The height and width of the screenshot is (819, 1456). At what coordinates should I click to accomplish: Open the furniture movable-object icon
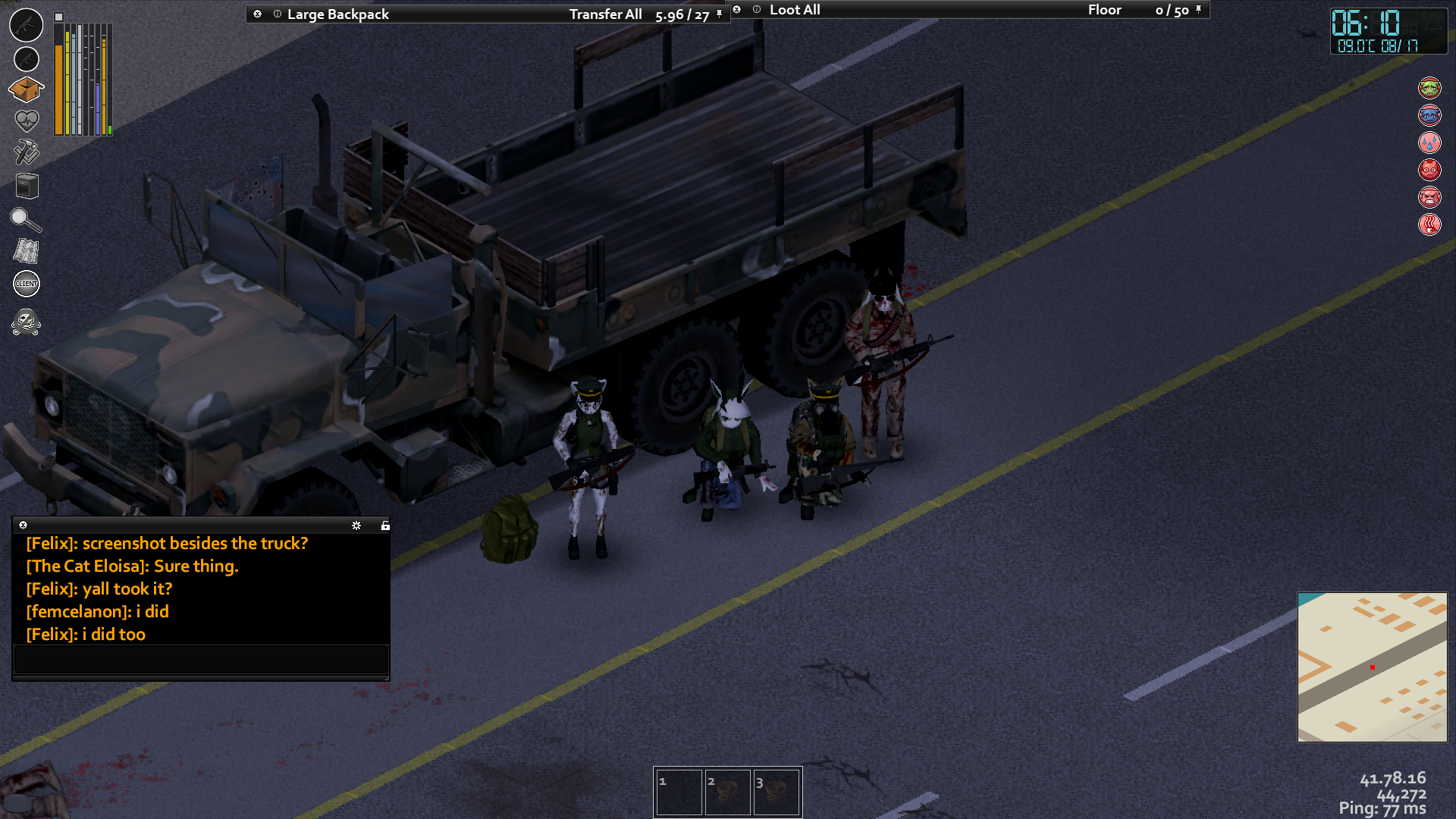pyautogui.click(x=27, y=186)
